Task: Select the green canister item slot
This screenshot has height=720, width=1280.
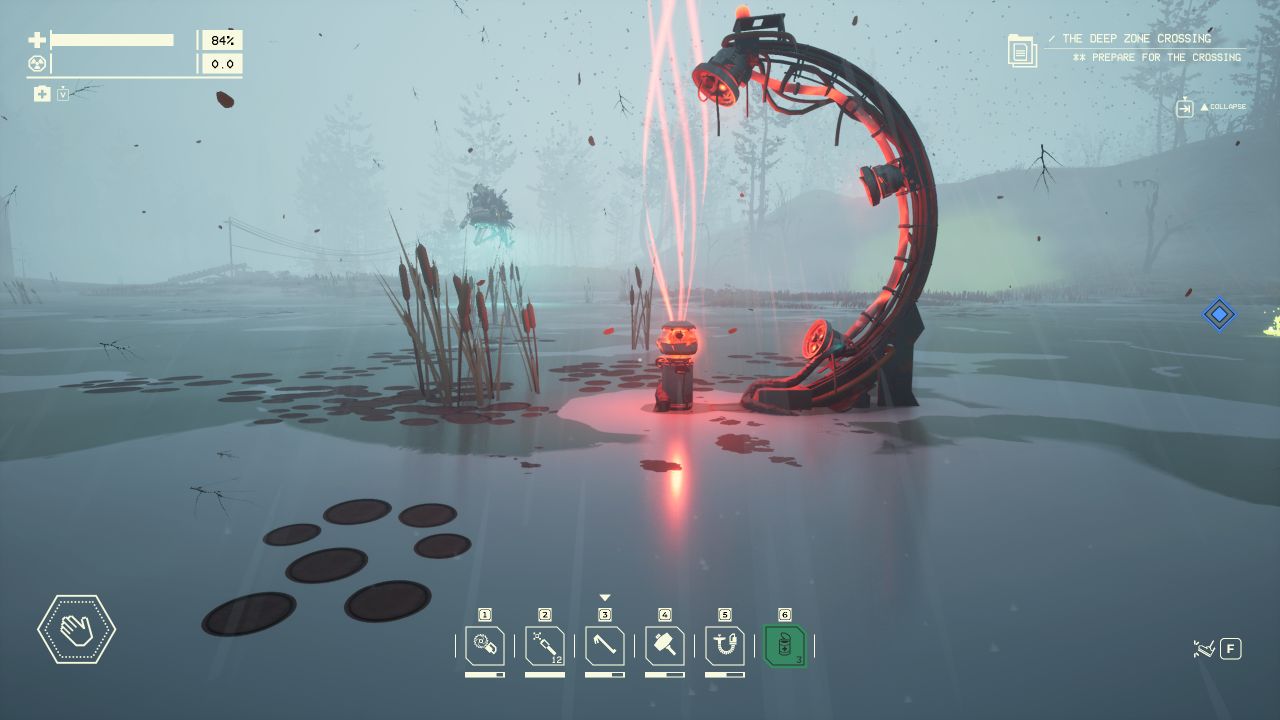Action: [785, 646]
